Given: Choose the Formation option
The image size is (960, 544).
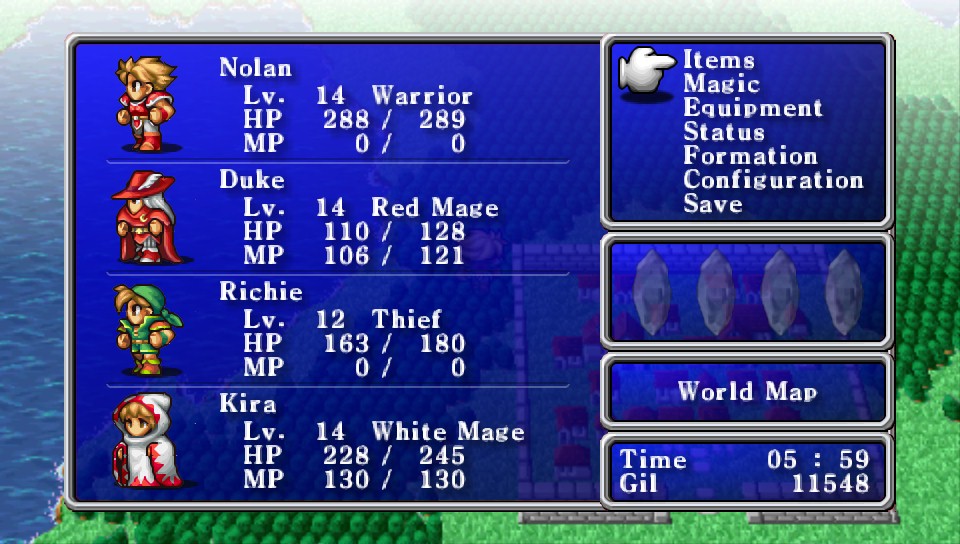Looking at the screenshot, I should [750, 157].
